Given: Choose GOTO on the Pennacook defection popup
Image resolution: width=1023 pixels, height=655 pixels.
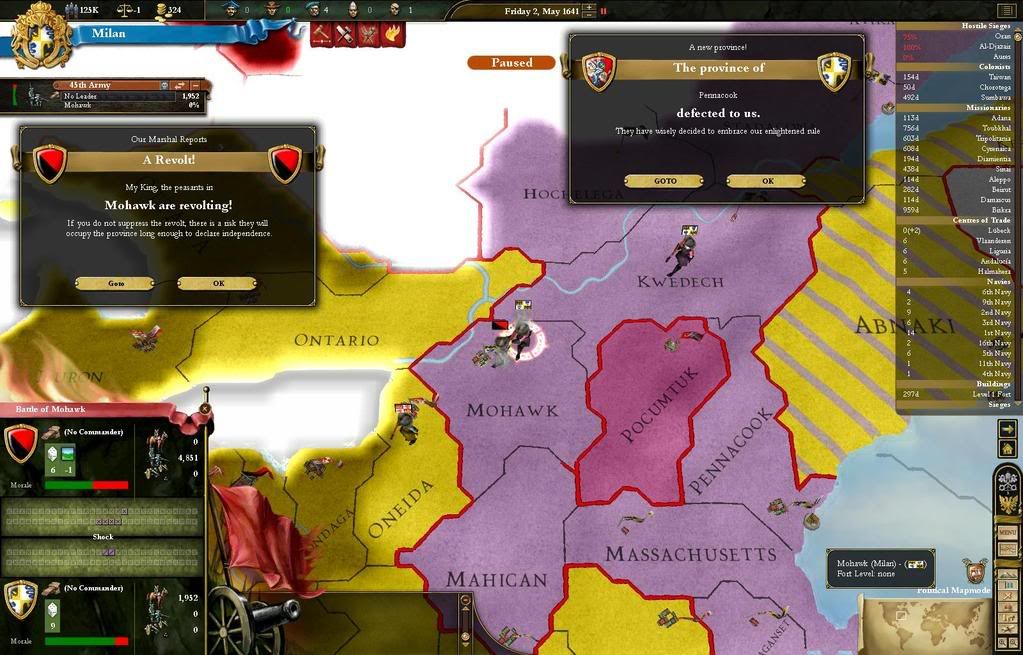Looking at the screenshot, I should (665, 181).
